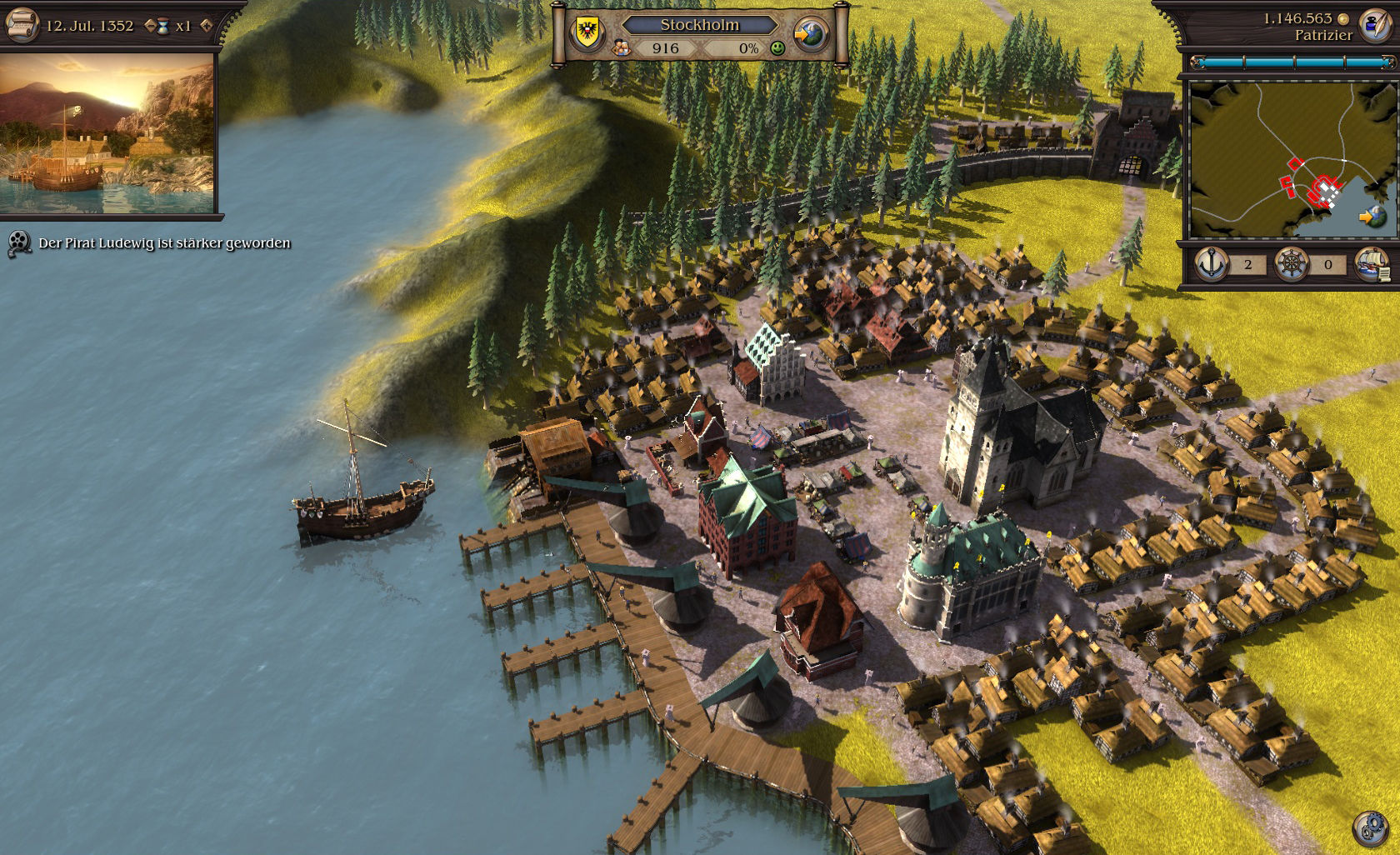Select the ship's wheel convoy icon
The height and width of the screenshot is (855, 1400).
coord(1292,263)
